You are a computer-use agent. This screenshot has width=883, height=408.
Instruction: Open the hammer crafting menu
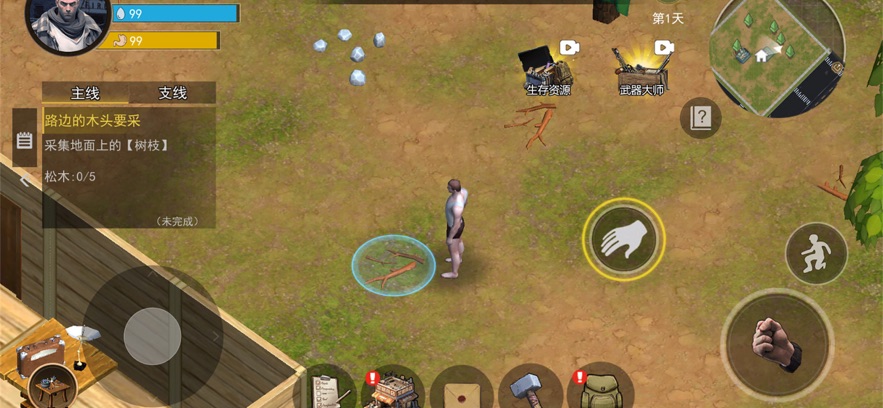tap(530, 388)
